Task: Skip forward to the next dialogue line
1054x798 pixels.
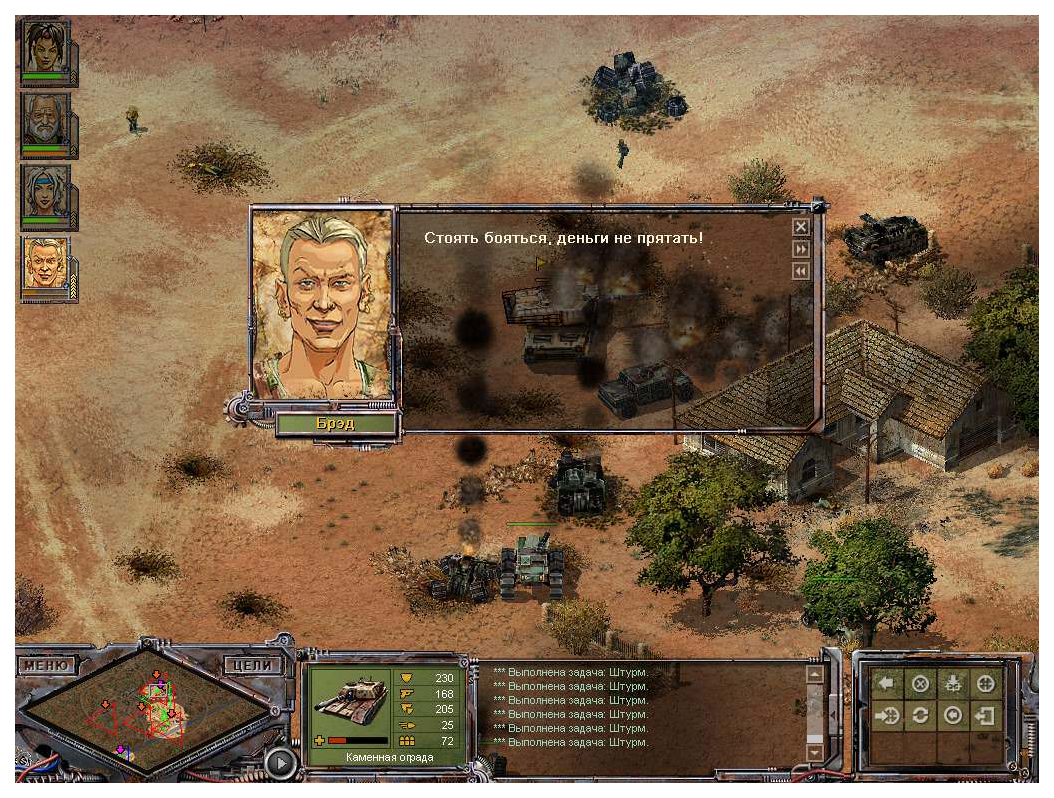Action: (800, 248)
